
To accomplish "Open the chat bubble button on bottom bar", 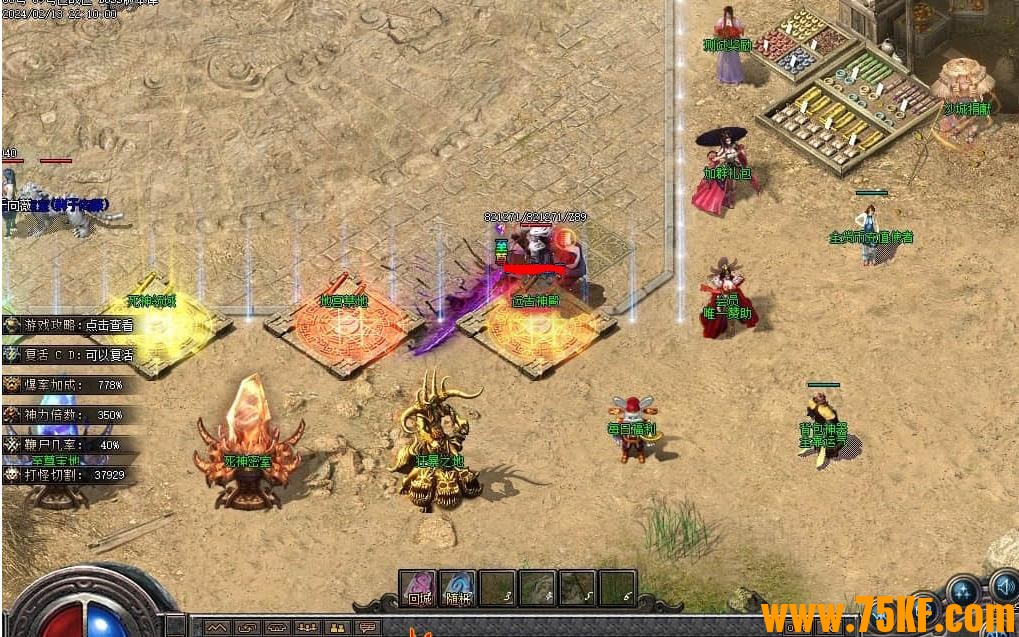I will point(367,628).
